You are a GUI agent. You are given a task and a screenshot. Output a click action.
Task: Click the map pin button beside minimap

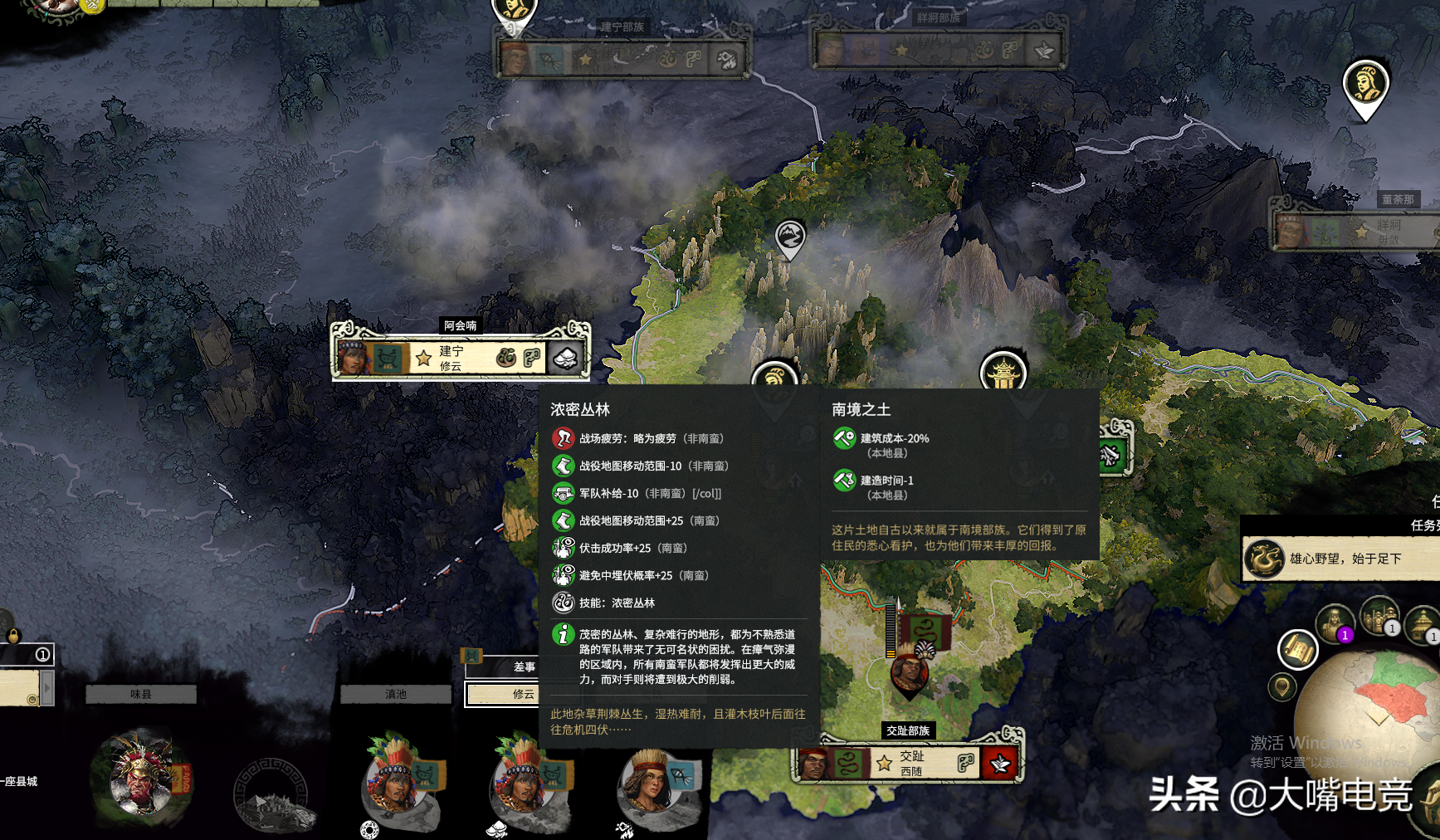click(x=1282, y=687)
